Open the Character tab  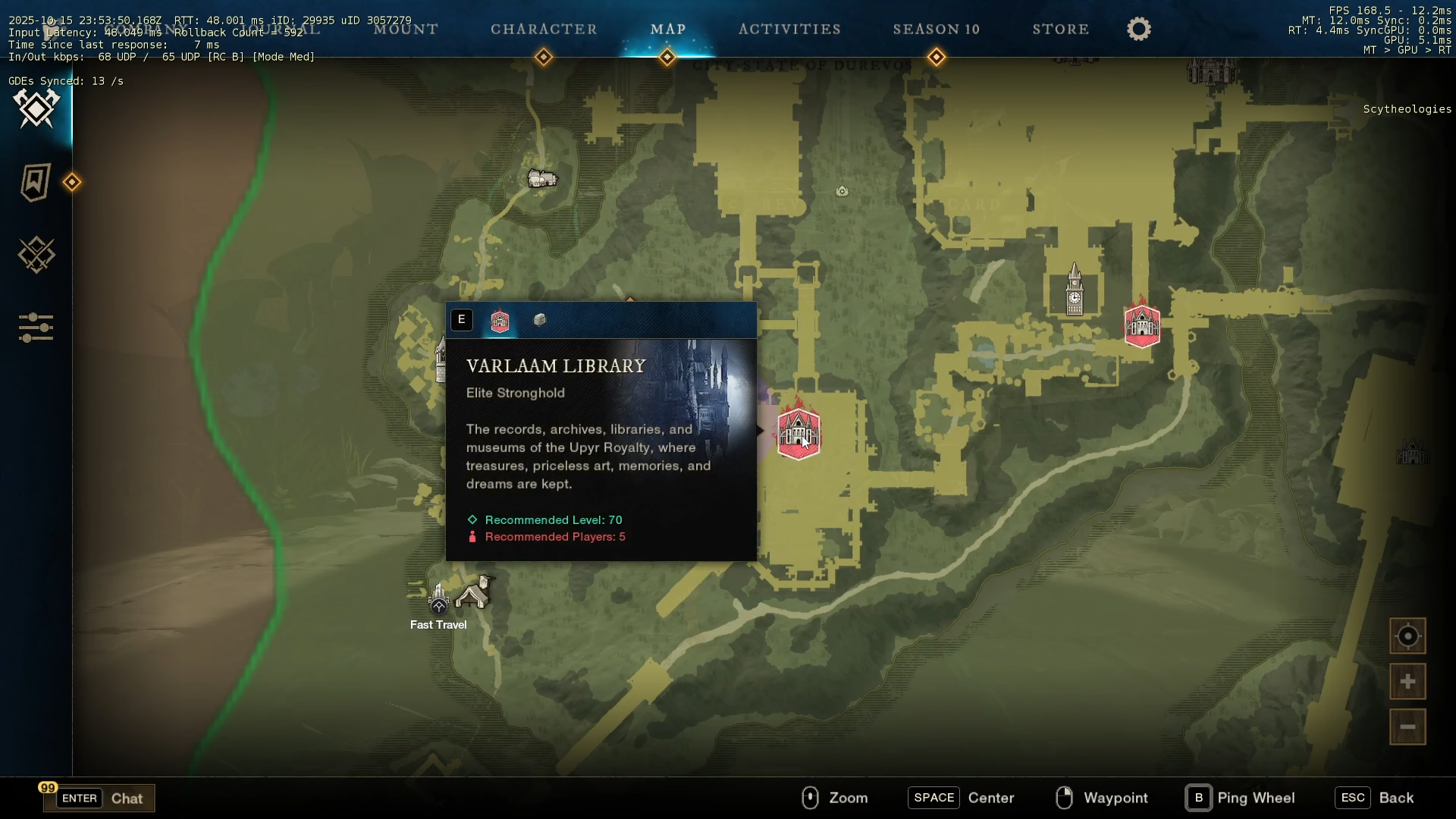[544, 30]
